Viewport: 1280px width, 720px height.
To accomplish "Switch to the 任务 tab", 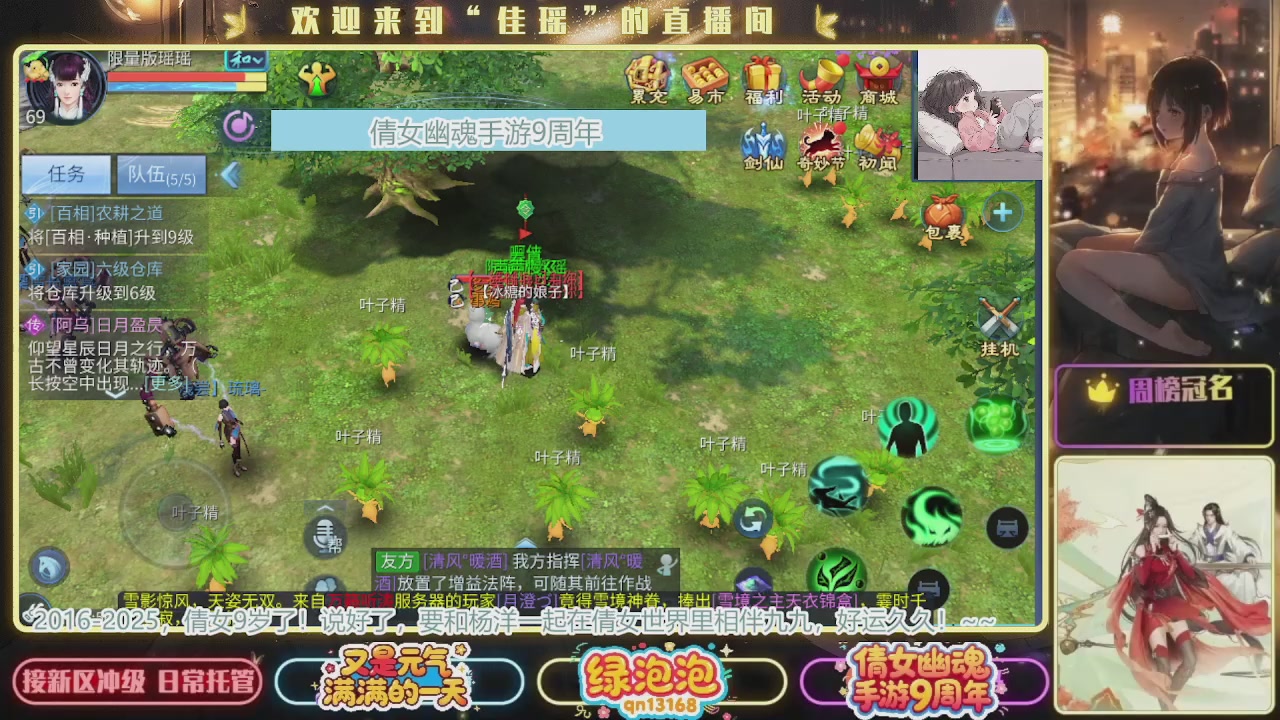I will (64, 175).
